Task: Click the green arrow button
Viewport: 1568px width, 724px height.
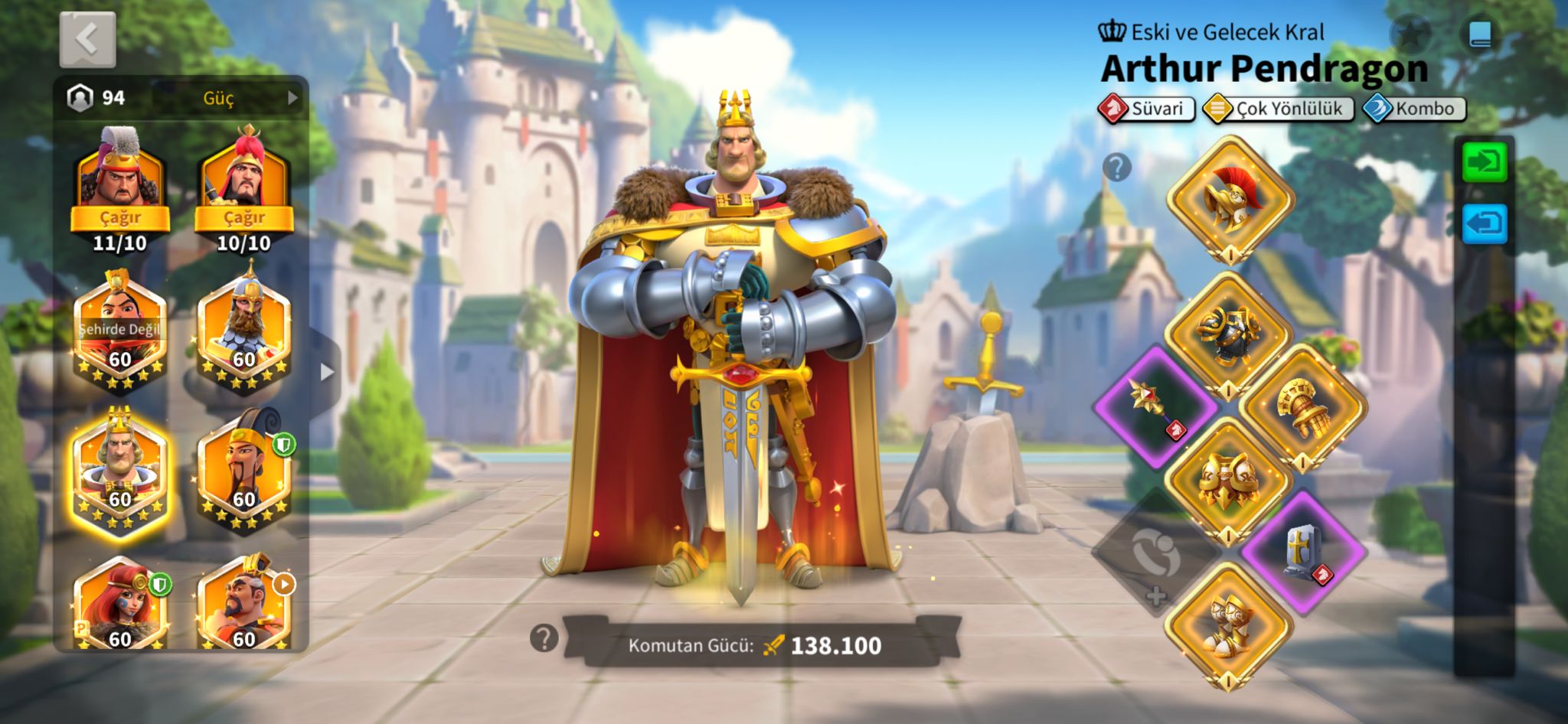Action: (1484, 162)
